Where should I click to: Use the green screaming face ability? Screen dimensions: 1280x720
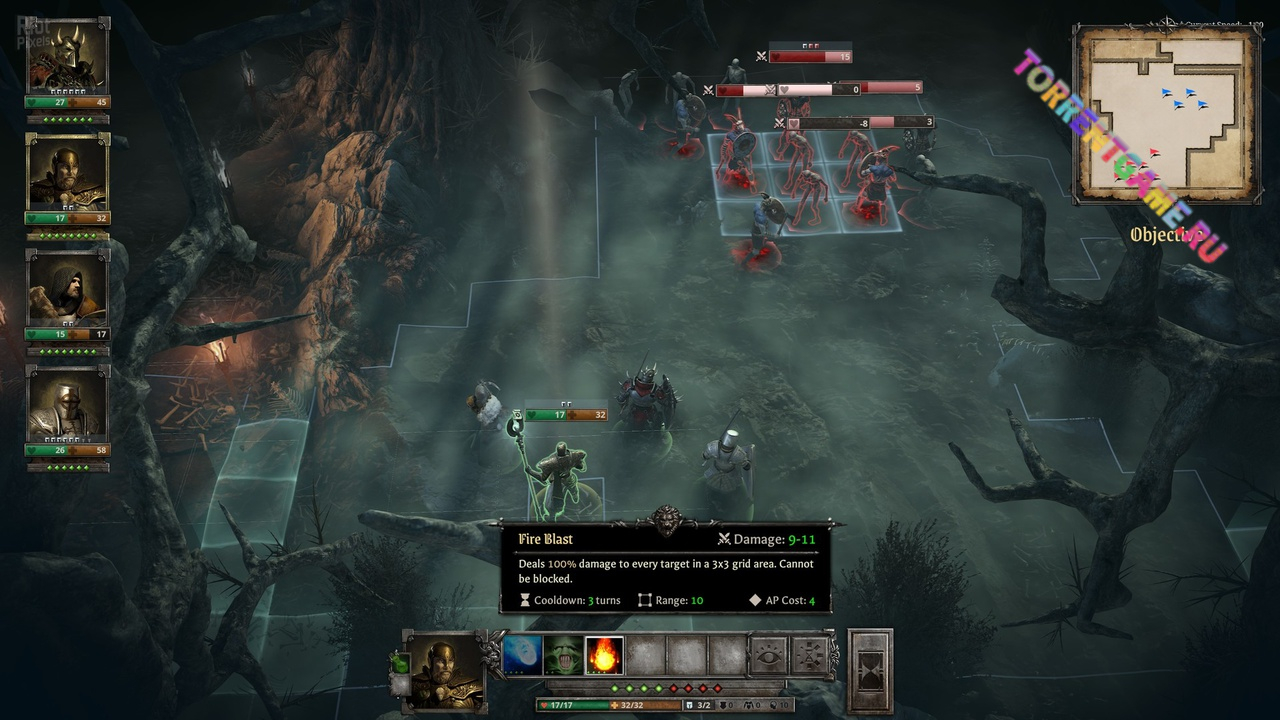(x=563, y=656)
